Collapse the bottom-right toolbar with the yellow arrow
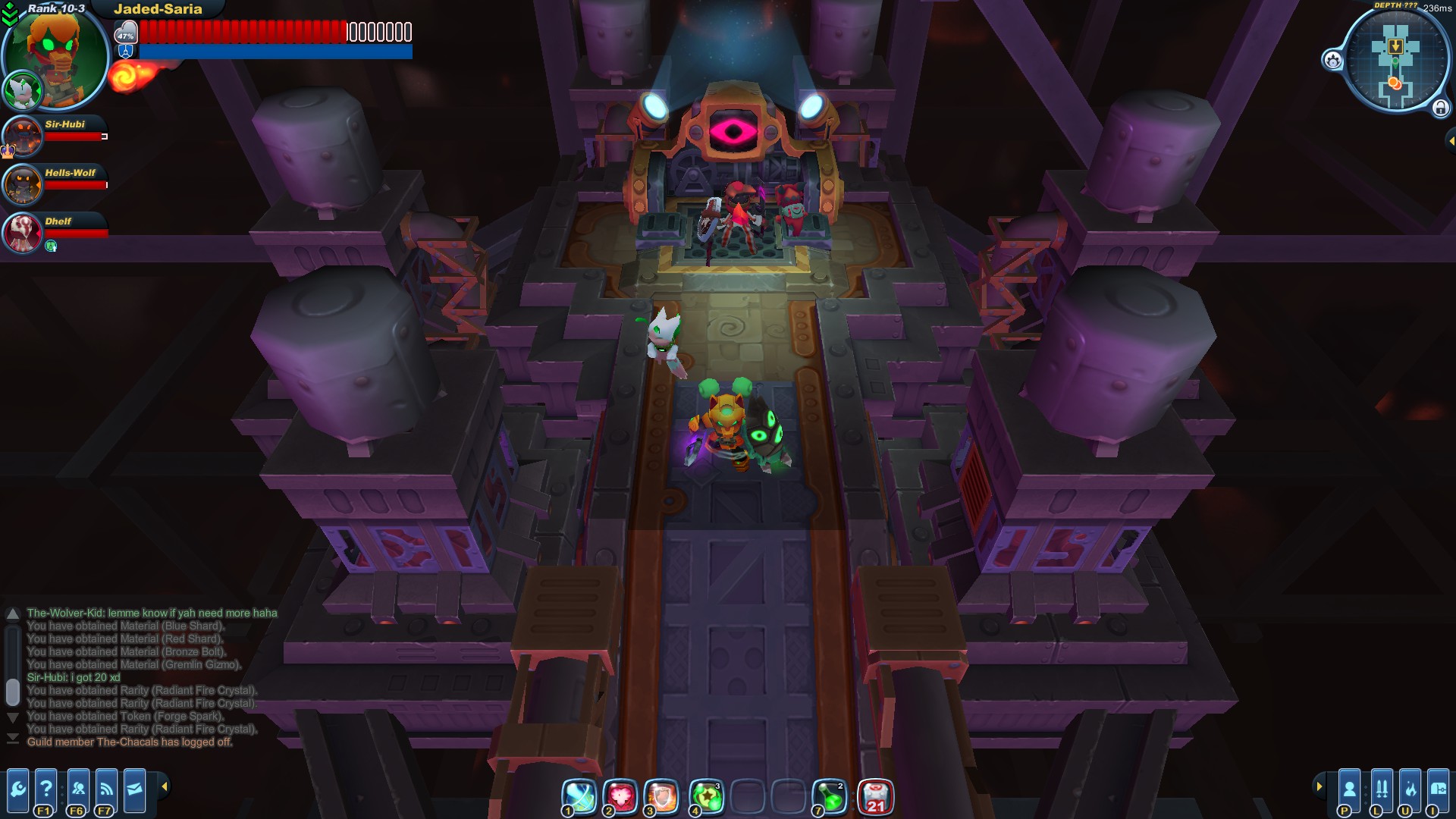The width and height of the screenshot is (1456, 819). 1319,786
